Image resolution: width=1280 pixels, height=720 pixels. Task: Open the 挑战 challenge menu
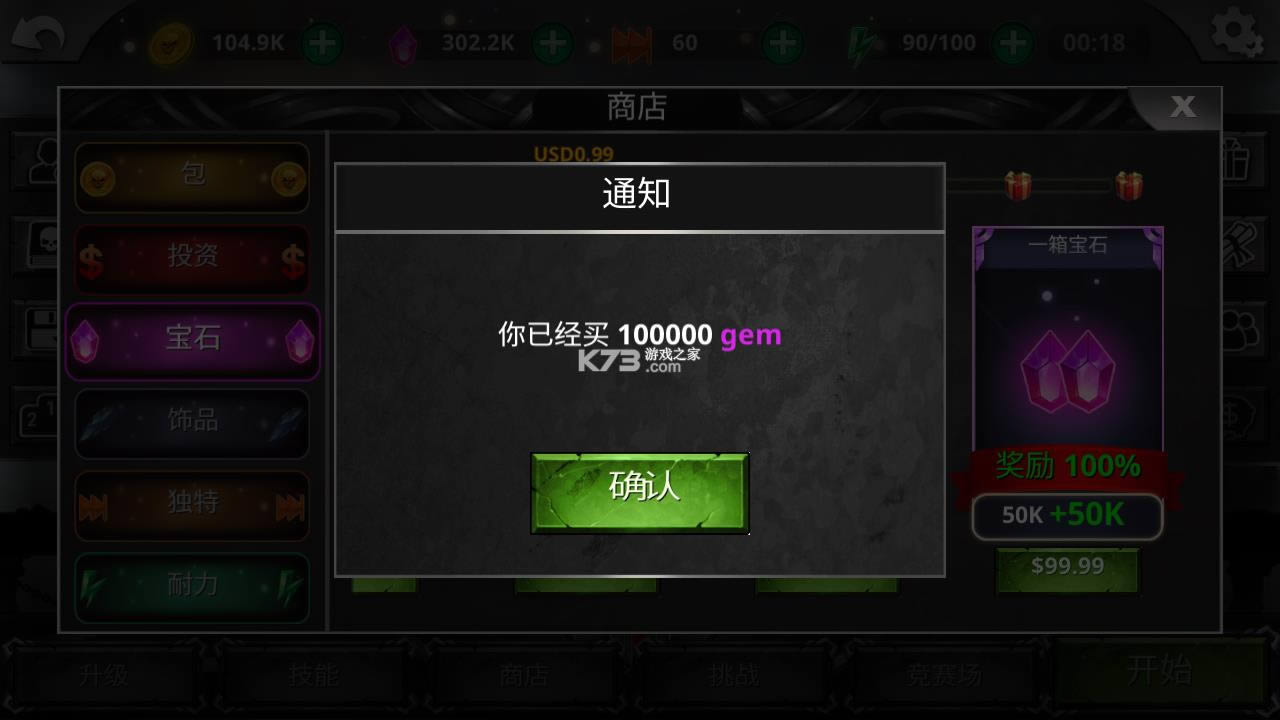tap(733, 675)
